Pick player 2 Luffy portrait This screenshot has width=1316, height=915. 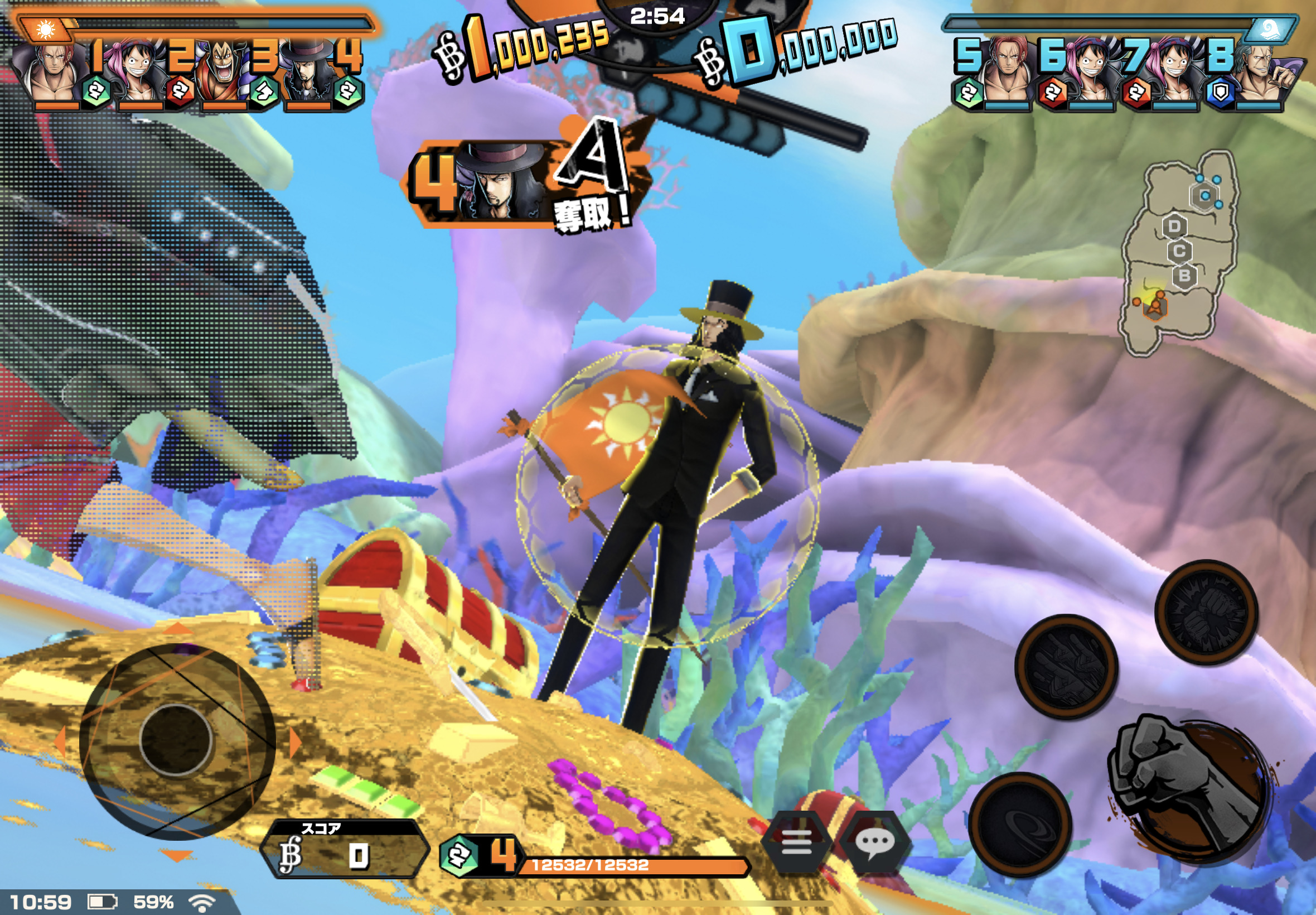(x=138, y=74)
